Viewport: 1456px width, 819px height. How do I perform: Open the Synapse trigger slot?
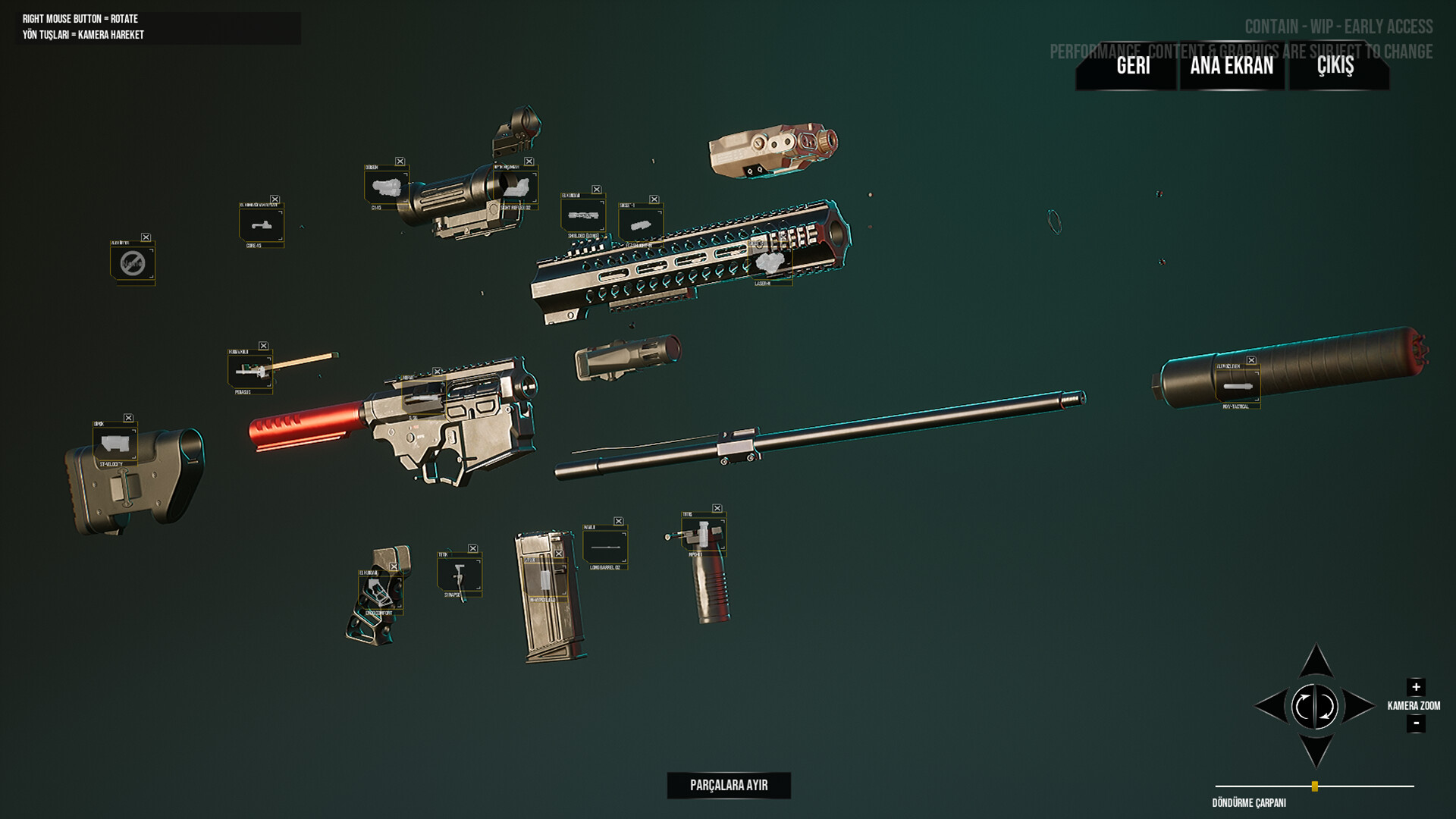coord(459,573)
